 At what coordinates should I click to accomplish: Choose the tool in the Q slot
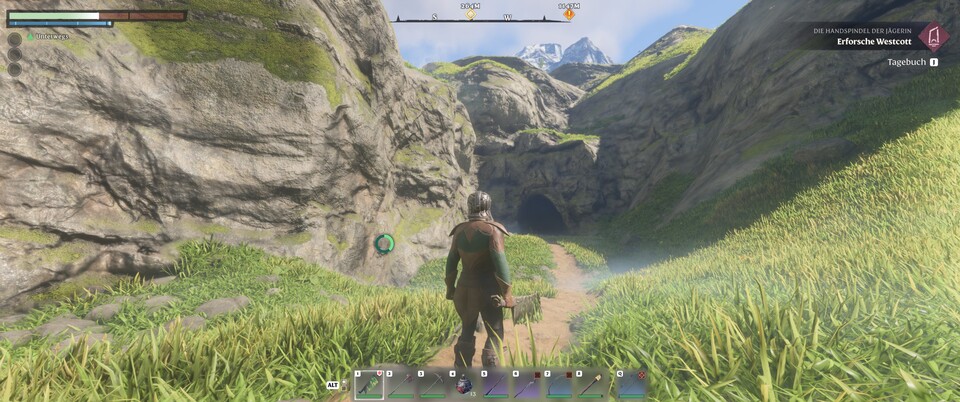click(631, 385)
